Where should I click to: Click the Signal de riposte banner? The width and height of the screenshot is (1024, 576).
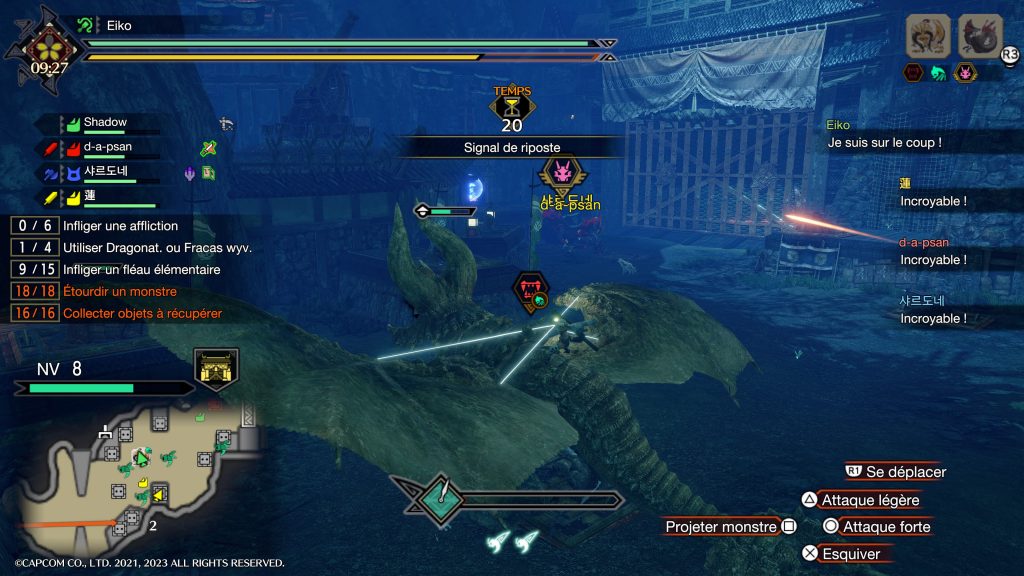(511, 147)
